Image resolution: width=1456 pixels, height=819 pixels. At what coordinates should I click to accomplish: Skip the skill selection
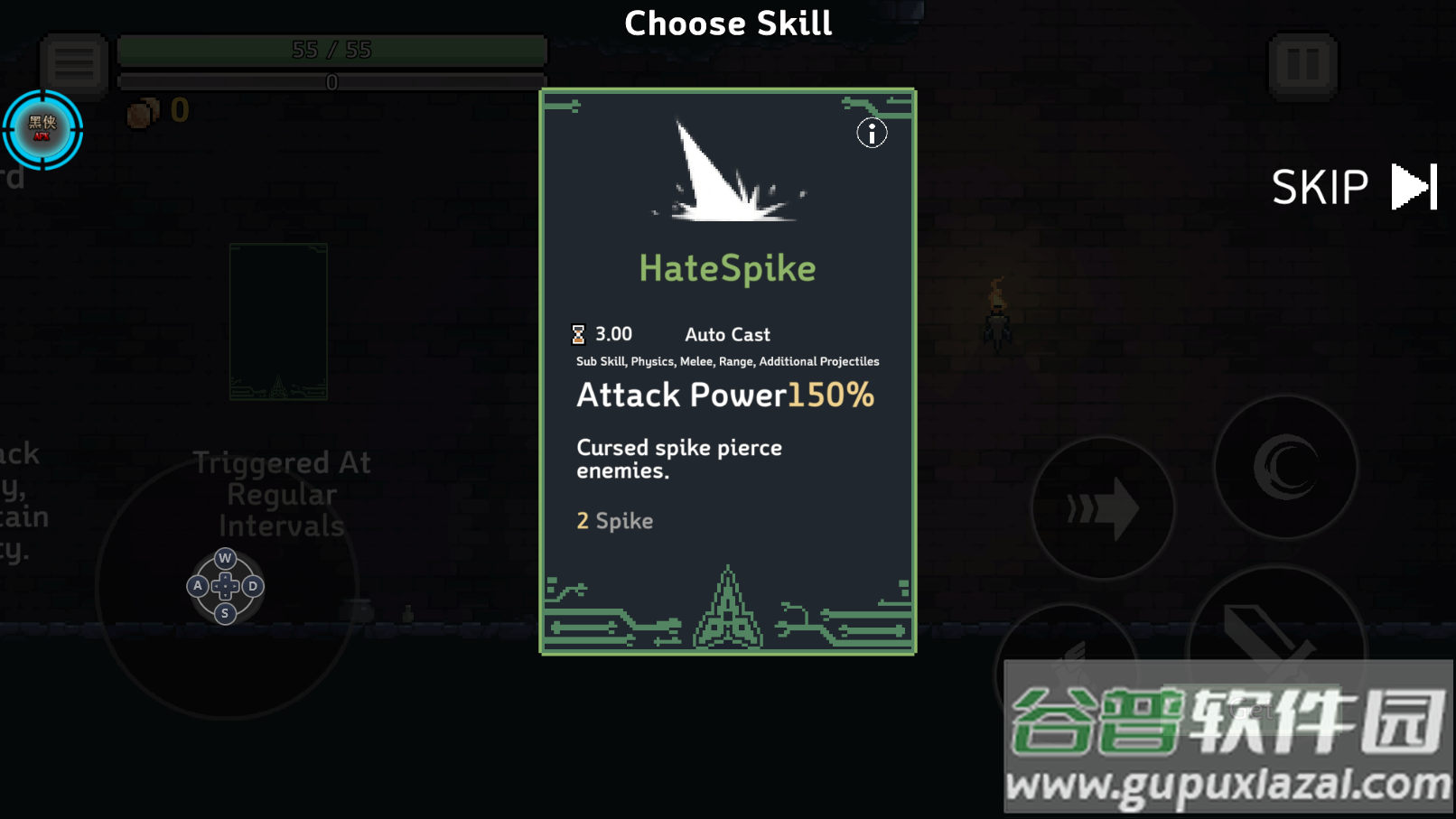(1352, 187)
